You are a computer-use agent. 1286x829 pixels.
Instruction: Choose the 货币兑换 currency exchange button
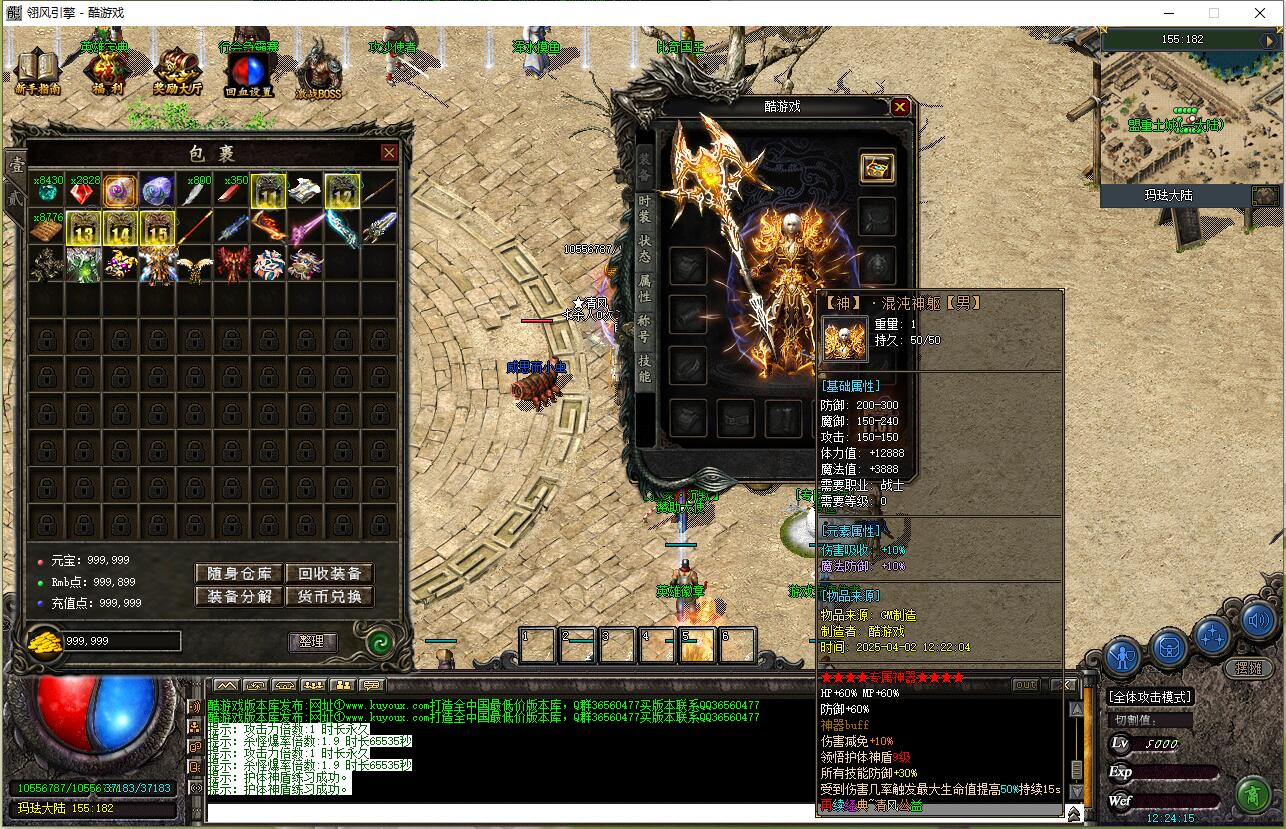point(330,597)
